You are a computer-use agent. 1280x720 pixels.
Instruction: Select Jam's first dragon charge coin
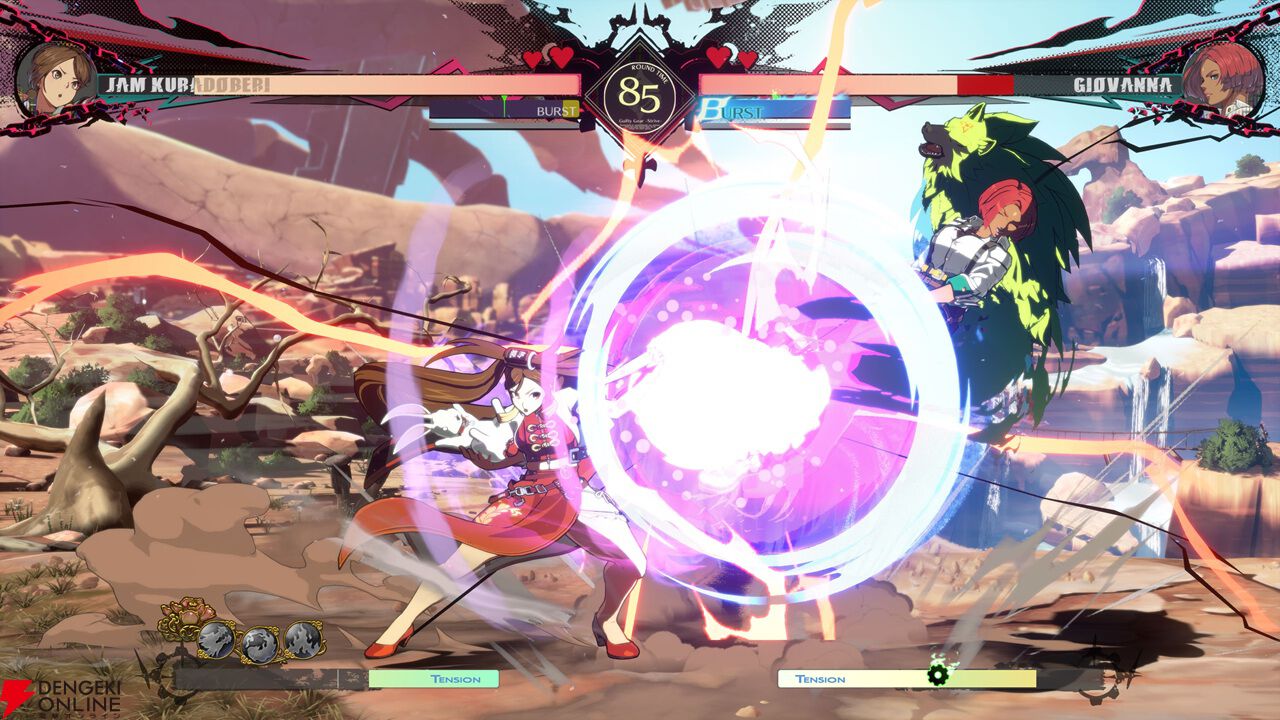215,639
